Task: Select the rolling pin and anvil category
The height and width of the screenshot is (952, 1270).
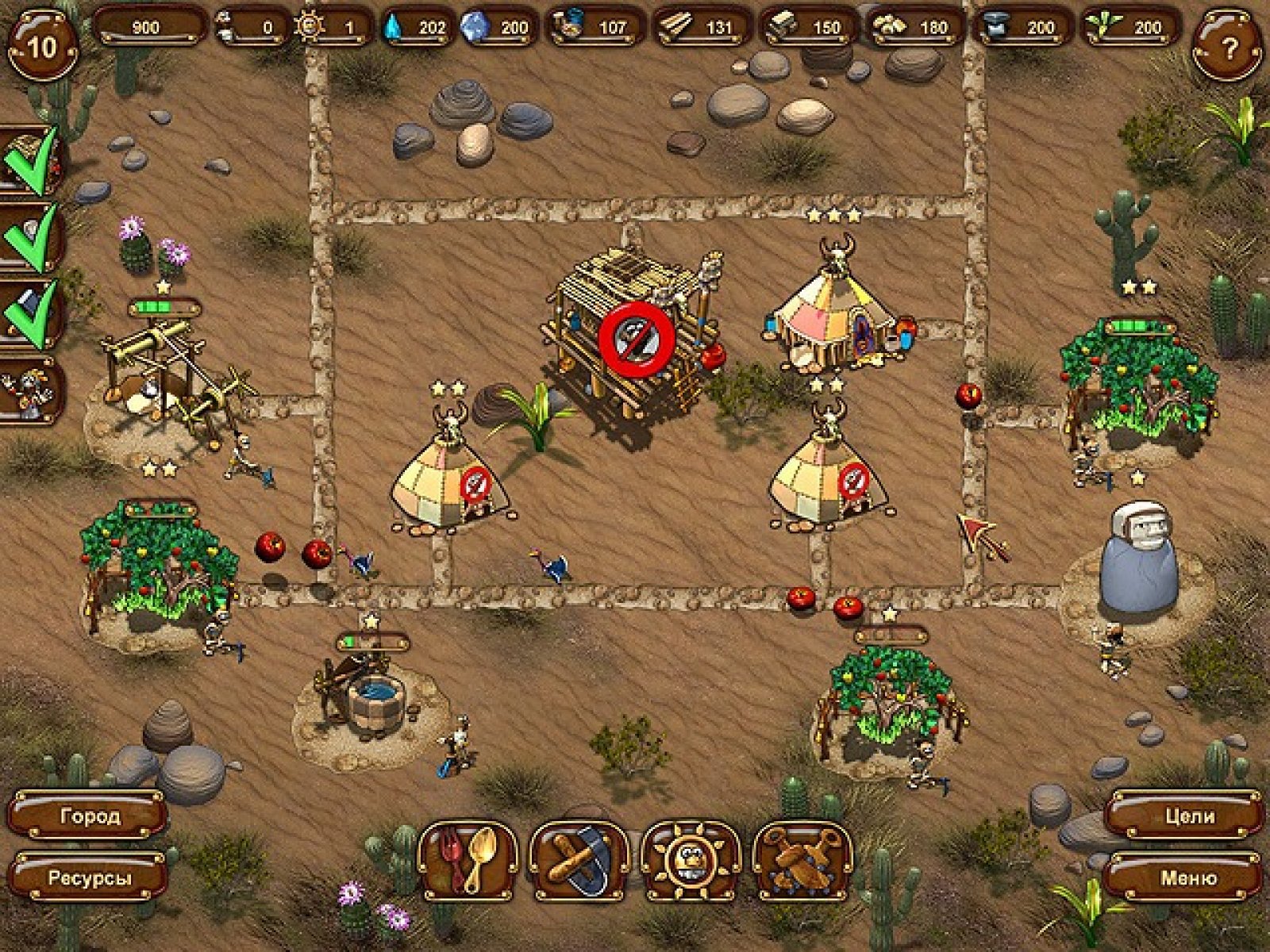Action: 579,861
